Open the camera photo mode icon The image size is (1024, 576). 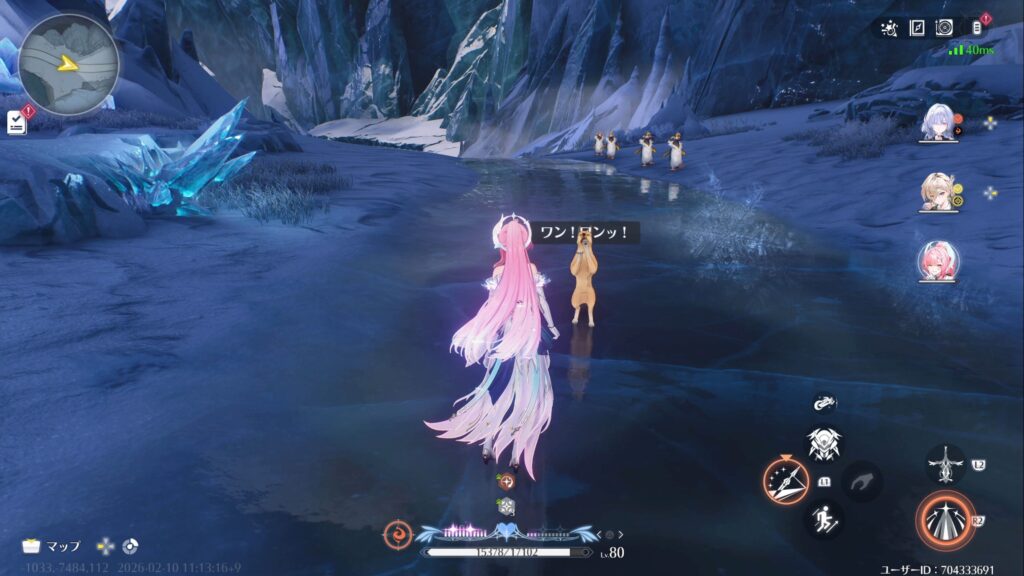[x=944, y=28]
